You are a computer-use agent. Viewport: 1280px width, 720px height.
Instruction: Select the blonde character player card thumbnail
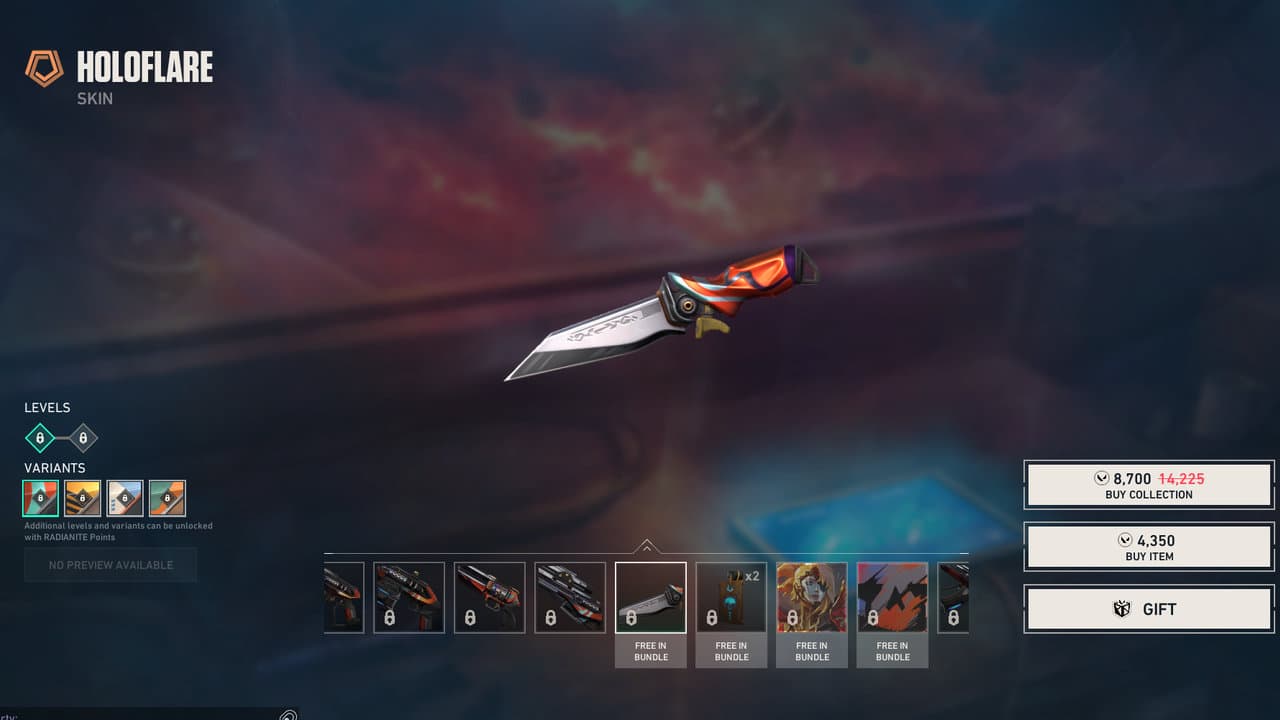pyautogui.click(x=812, y=597)
